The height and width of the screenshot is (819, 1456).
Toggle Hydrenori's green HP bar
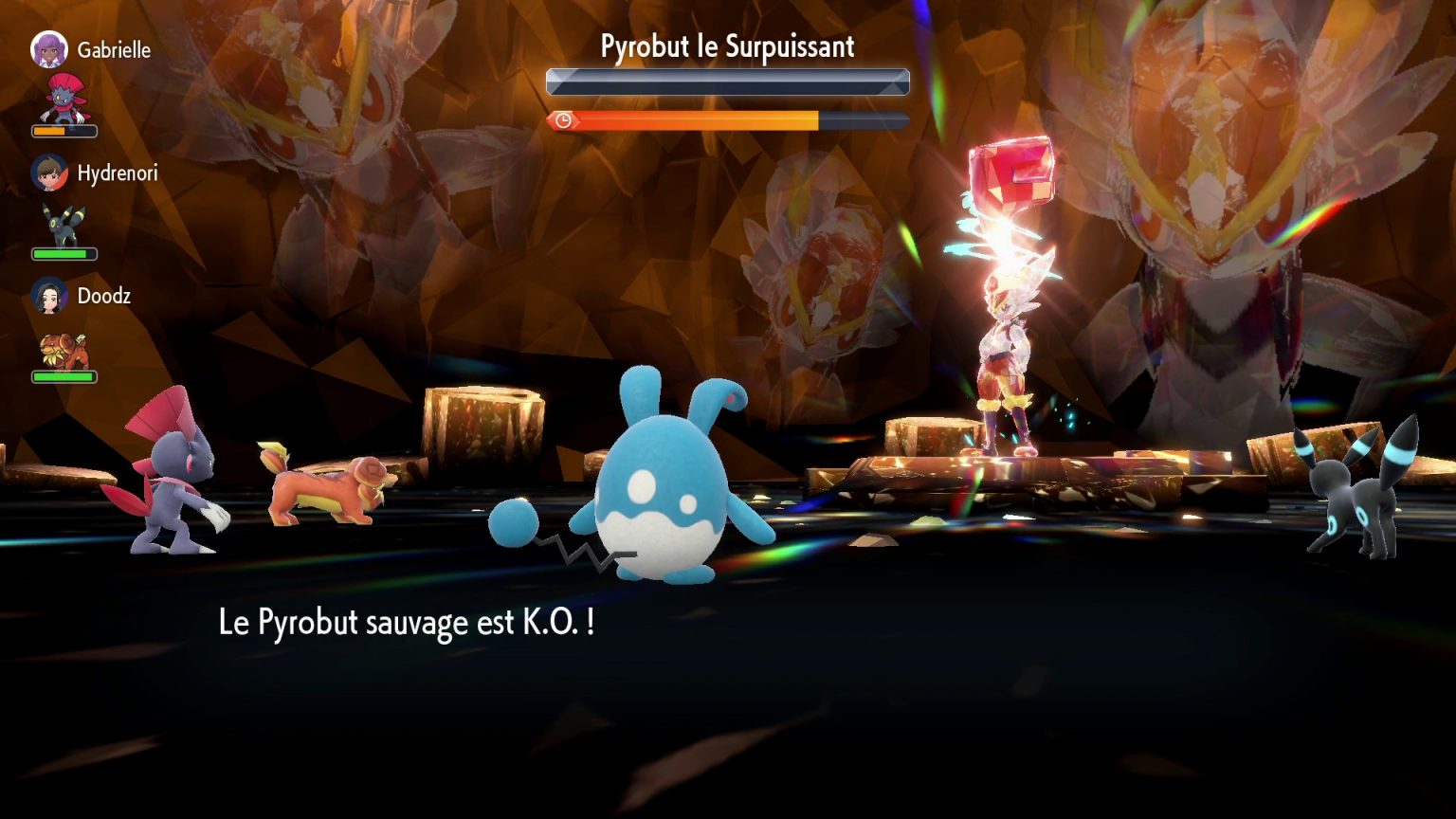point(63,253)
